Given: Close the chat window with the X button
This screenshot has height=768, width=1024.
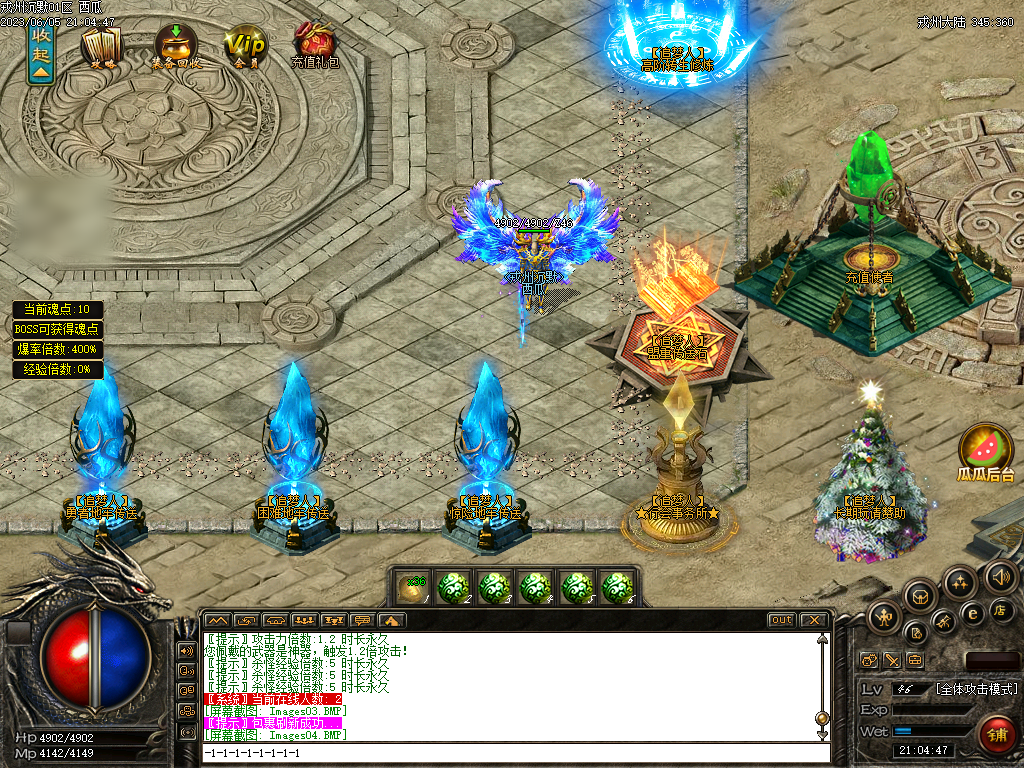Looking at the screenshot, I should [x=814, y=620].
